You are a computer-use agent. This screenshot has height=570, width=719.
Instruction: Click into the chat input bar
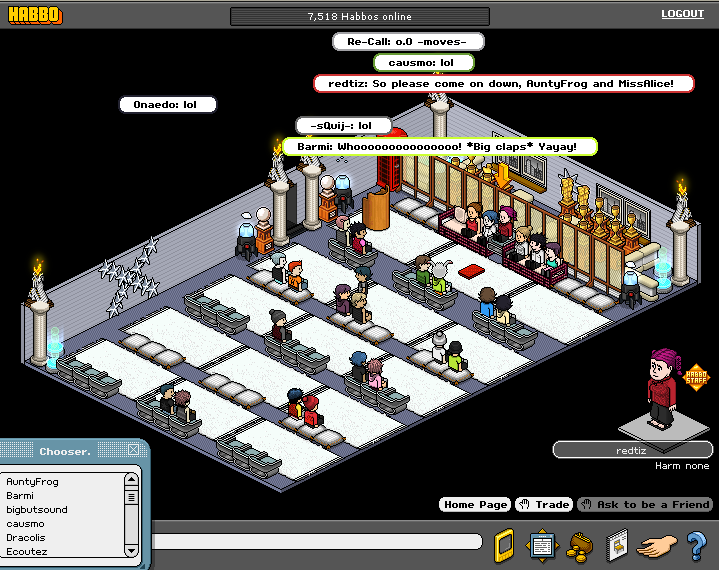(x=320, y=542)
